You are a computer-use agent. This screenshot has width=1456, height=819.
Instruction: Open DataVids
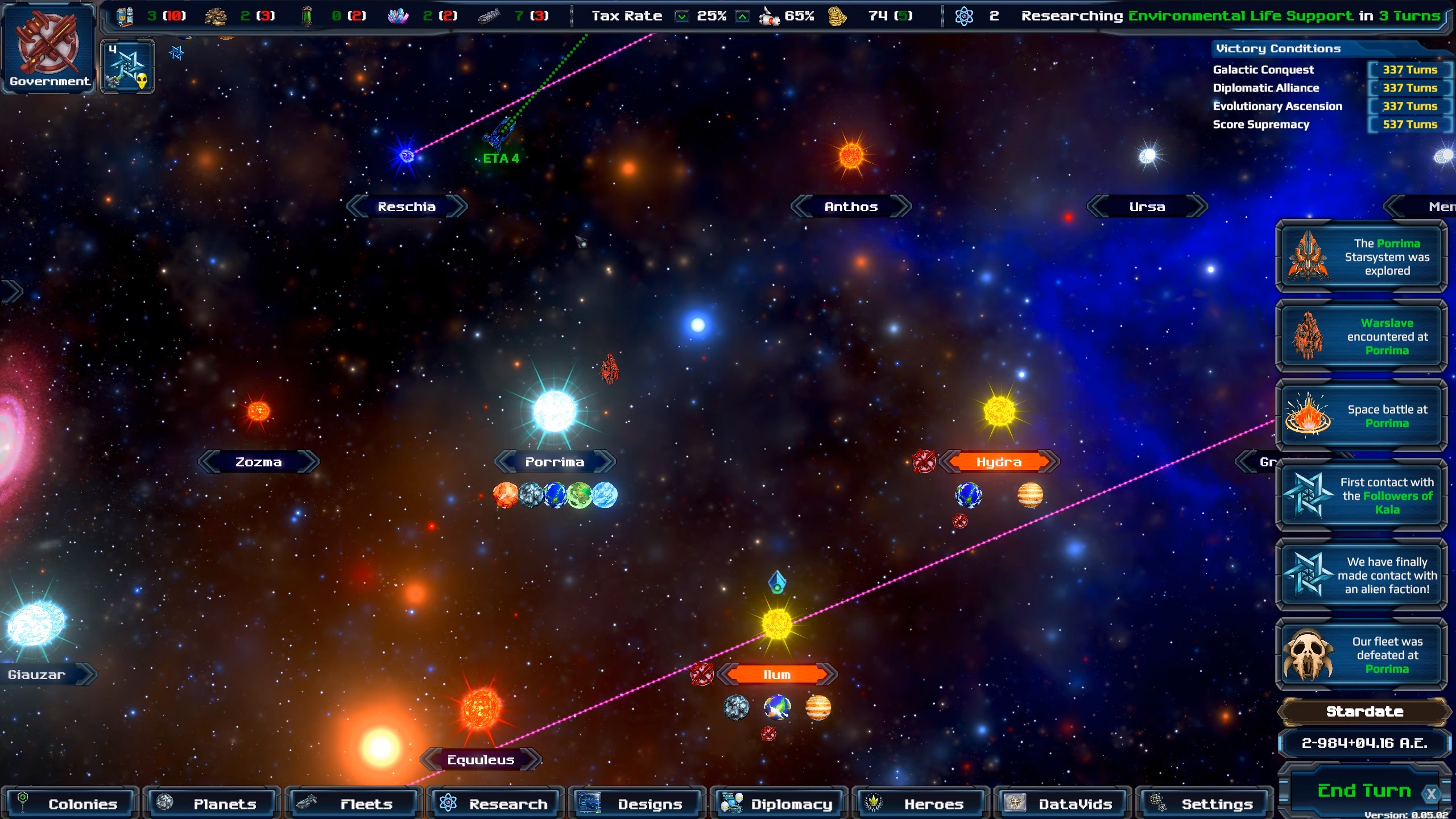[x=1062, y=804]
